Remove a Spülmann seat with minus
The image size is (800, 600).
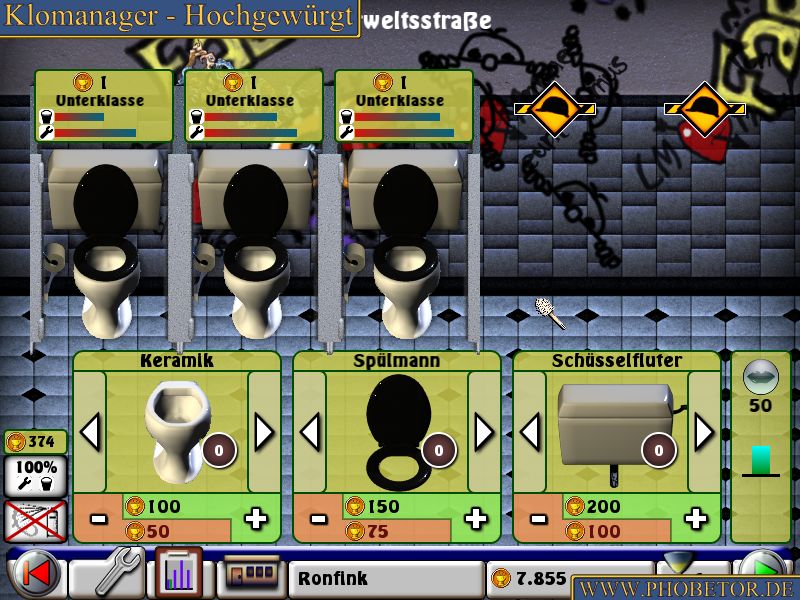(x=319, y=519)
